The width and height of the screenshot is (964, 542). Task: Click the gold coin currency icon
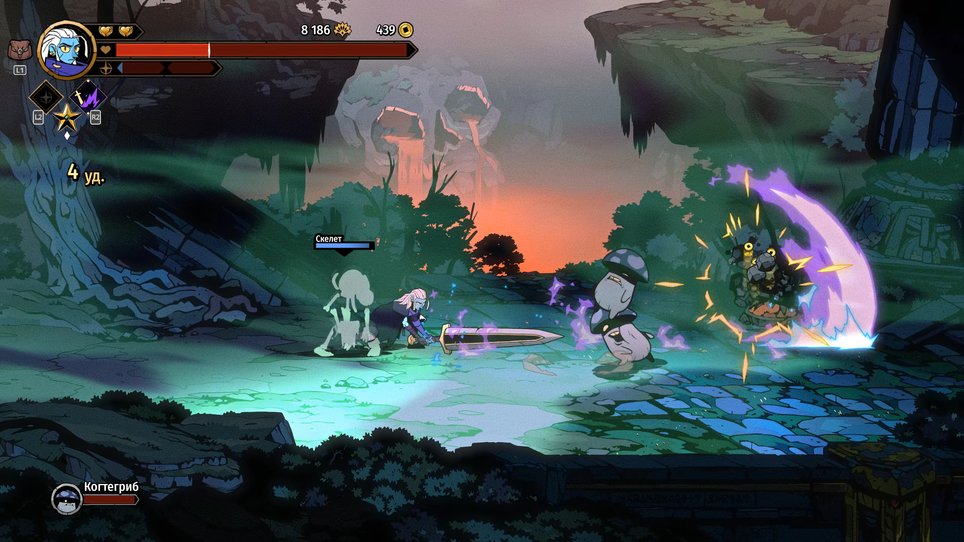tap(406, 30)
